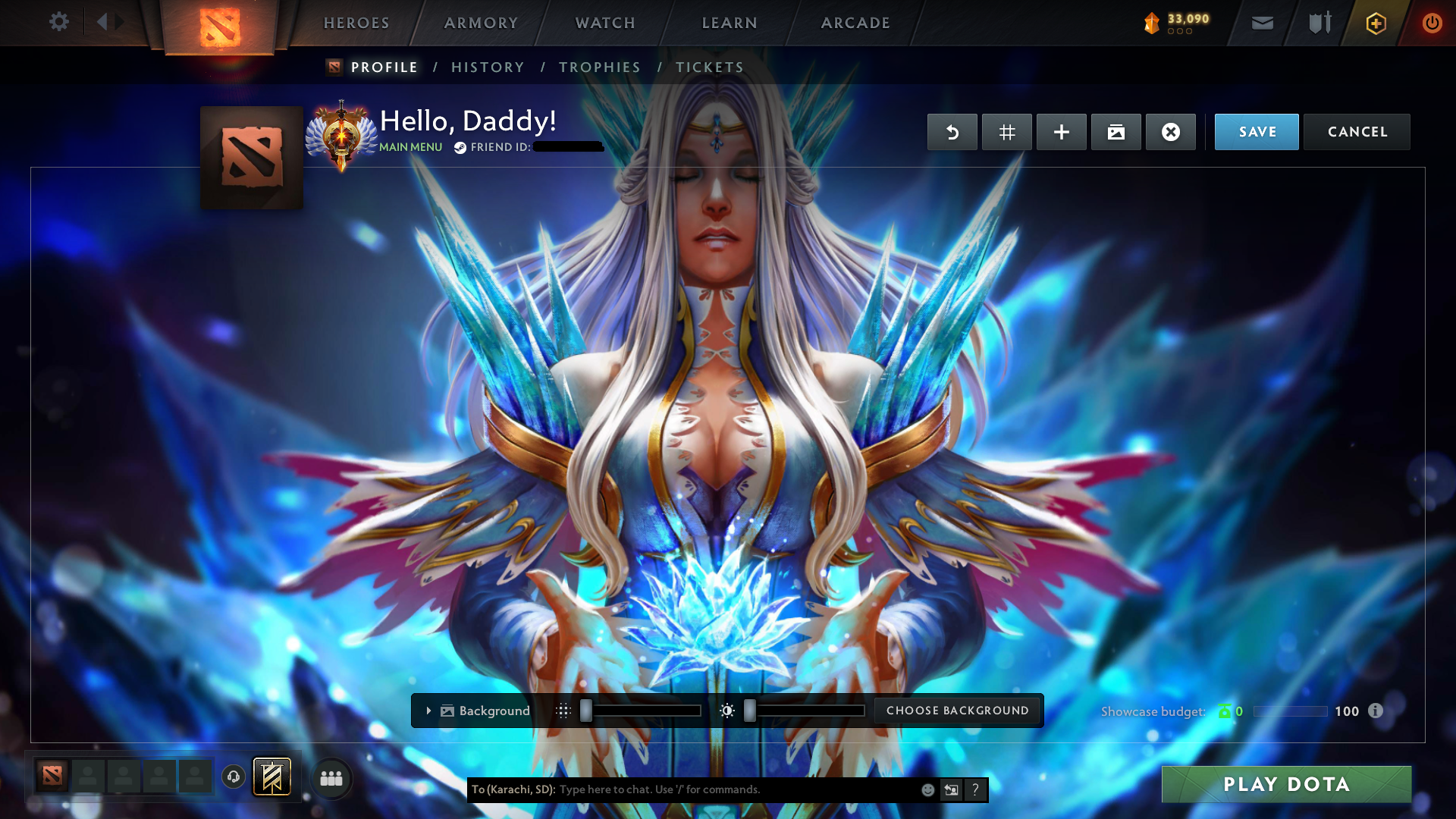Open the chat channel switcher next to chat box
Image resolution: width=1456 pixels, height=819 pixels.
point(952,789)
